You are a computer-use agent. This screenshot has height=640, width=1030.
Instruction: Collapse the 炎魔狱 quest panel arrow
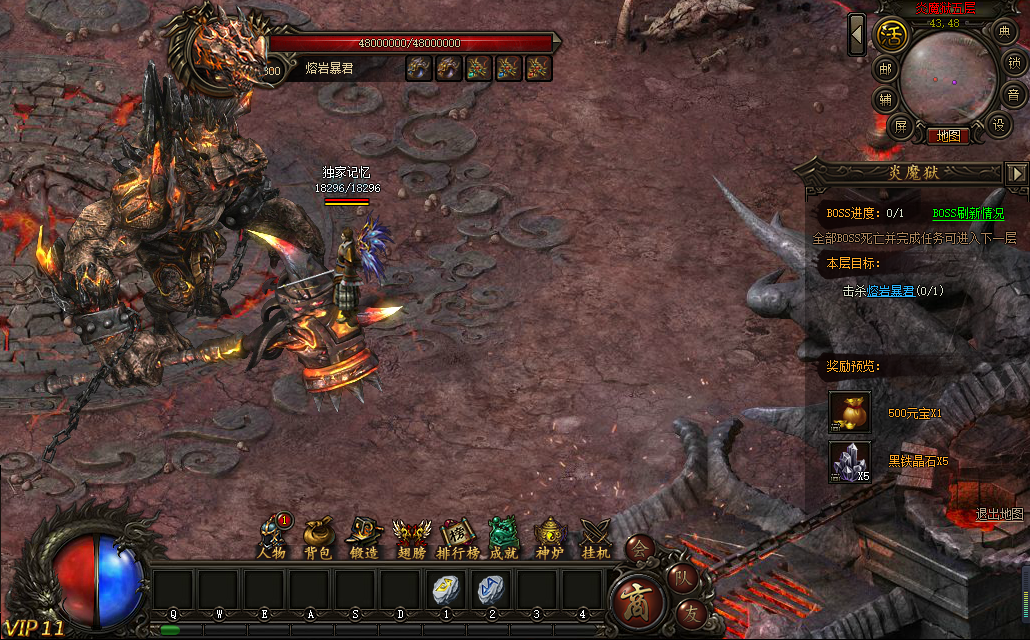[1017, 173]
